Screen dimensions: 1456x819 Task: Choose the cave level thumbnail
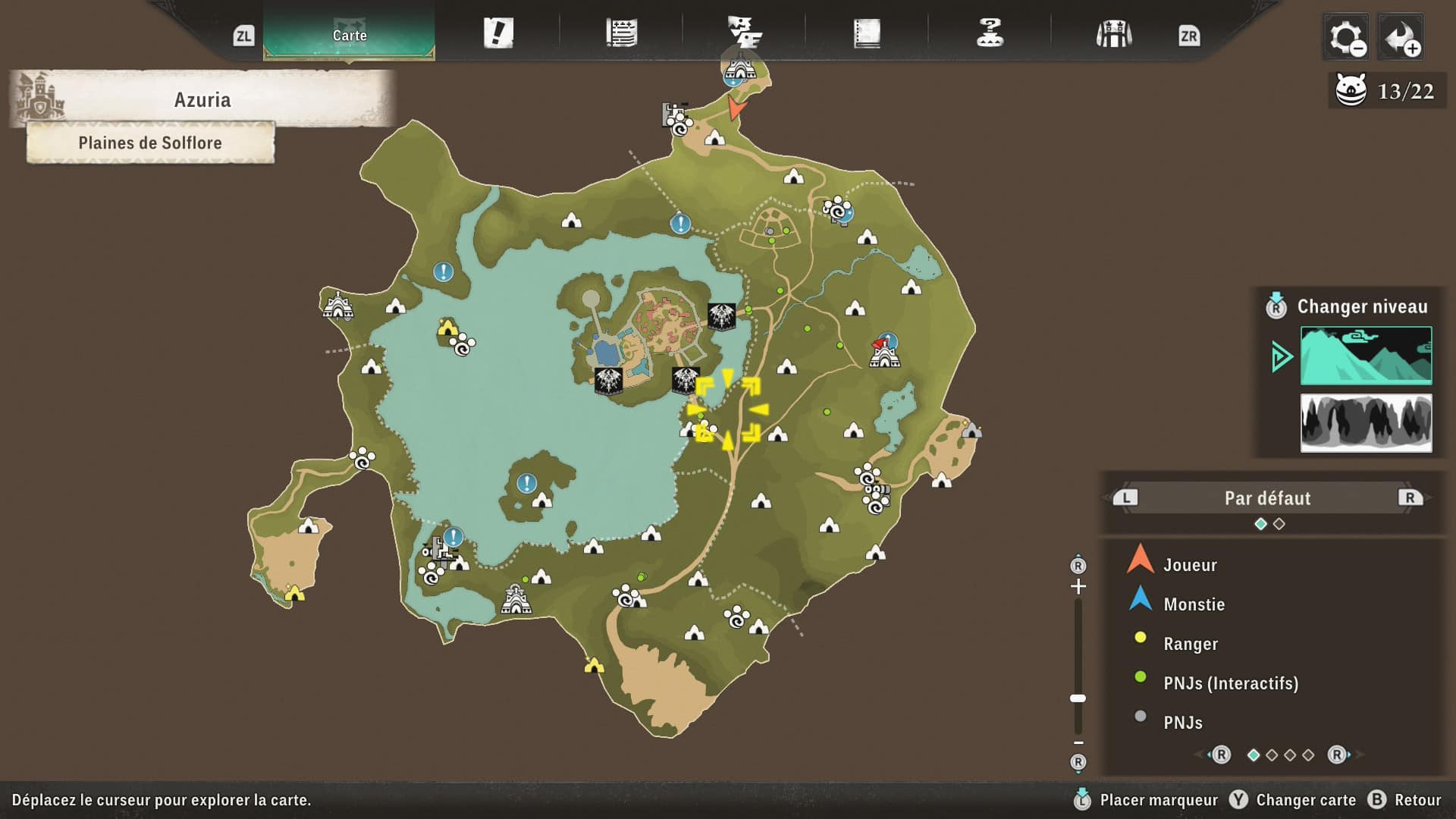click(x=1366, y=422)
